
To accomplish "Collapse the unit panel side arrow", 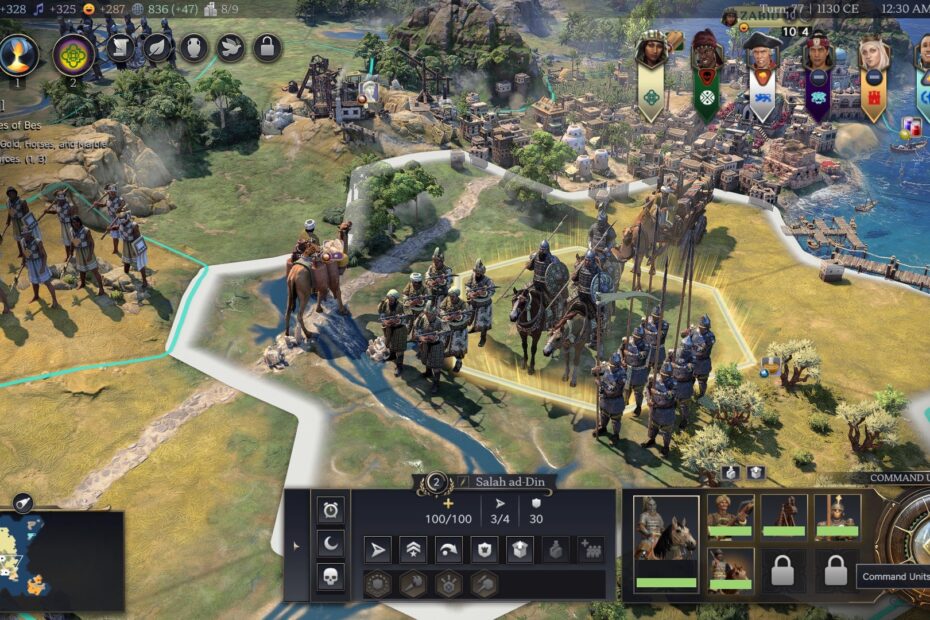I will 294,546.
